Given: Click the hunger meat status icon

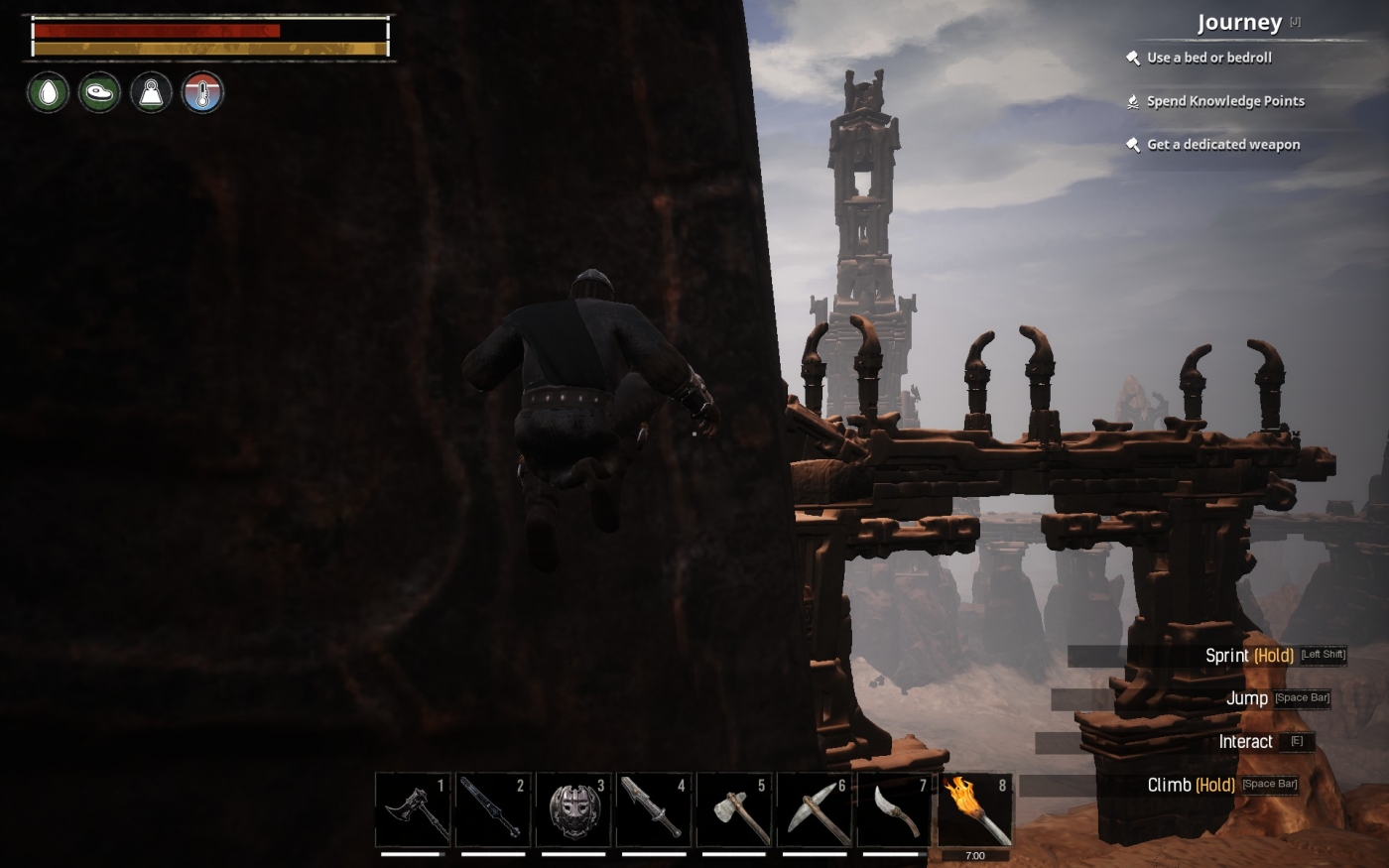Looking at the screenshot, I should pos(99,92).
